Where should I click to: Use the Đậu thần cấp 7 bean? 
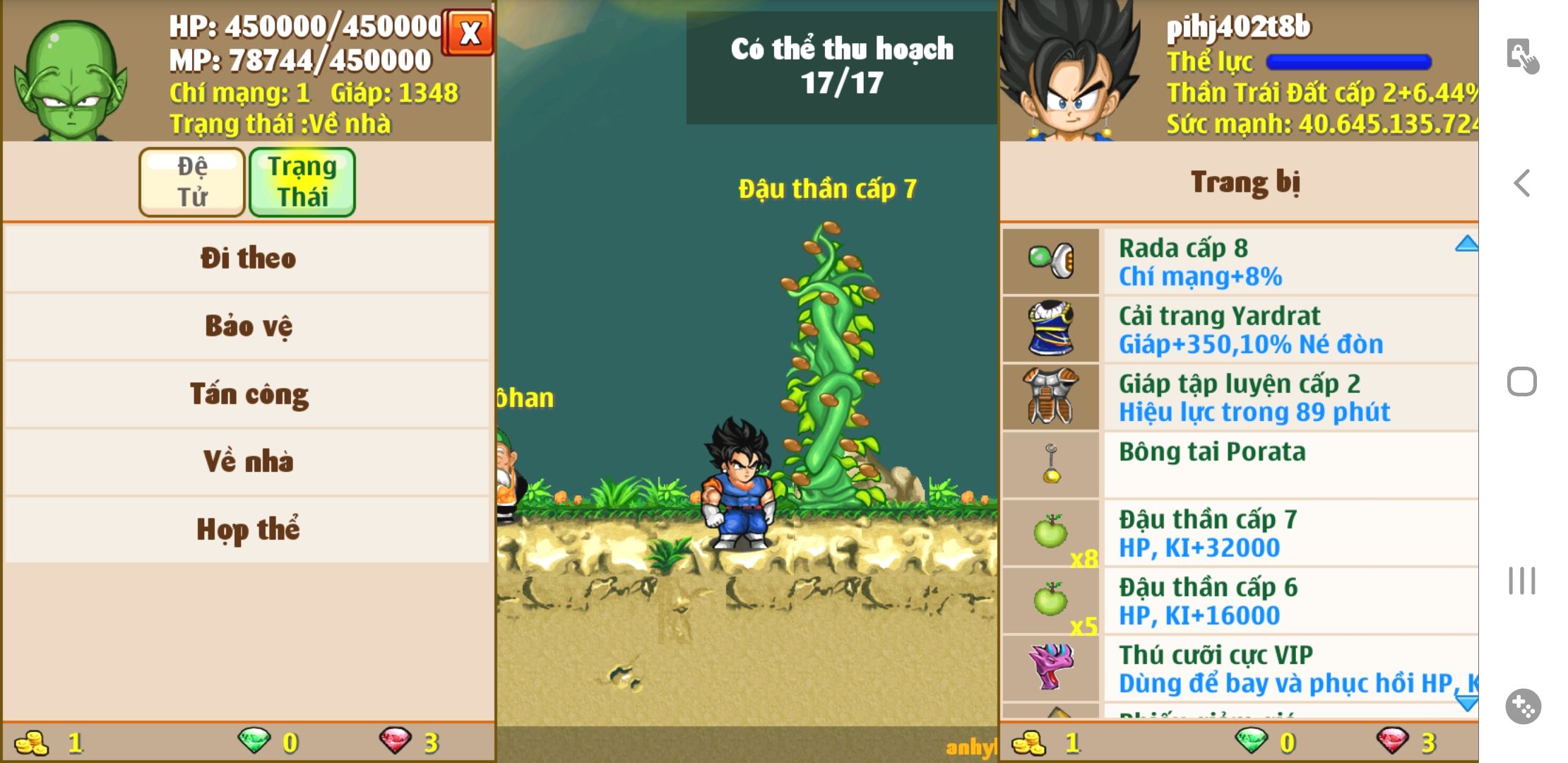pyautogui.click(x=1240, y=533)
